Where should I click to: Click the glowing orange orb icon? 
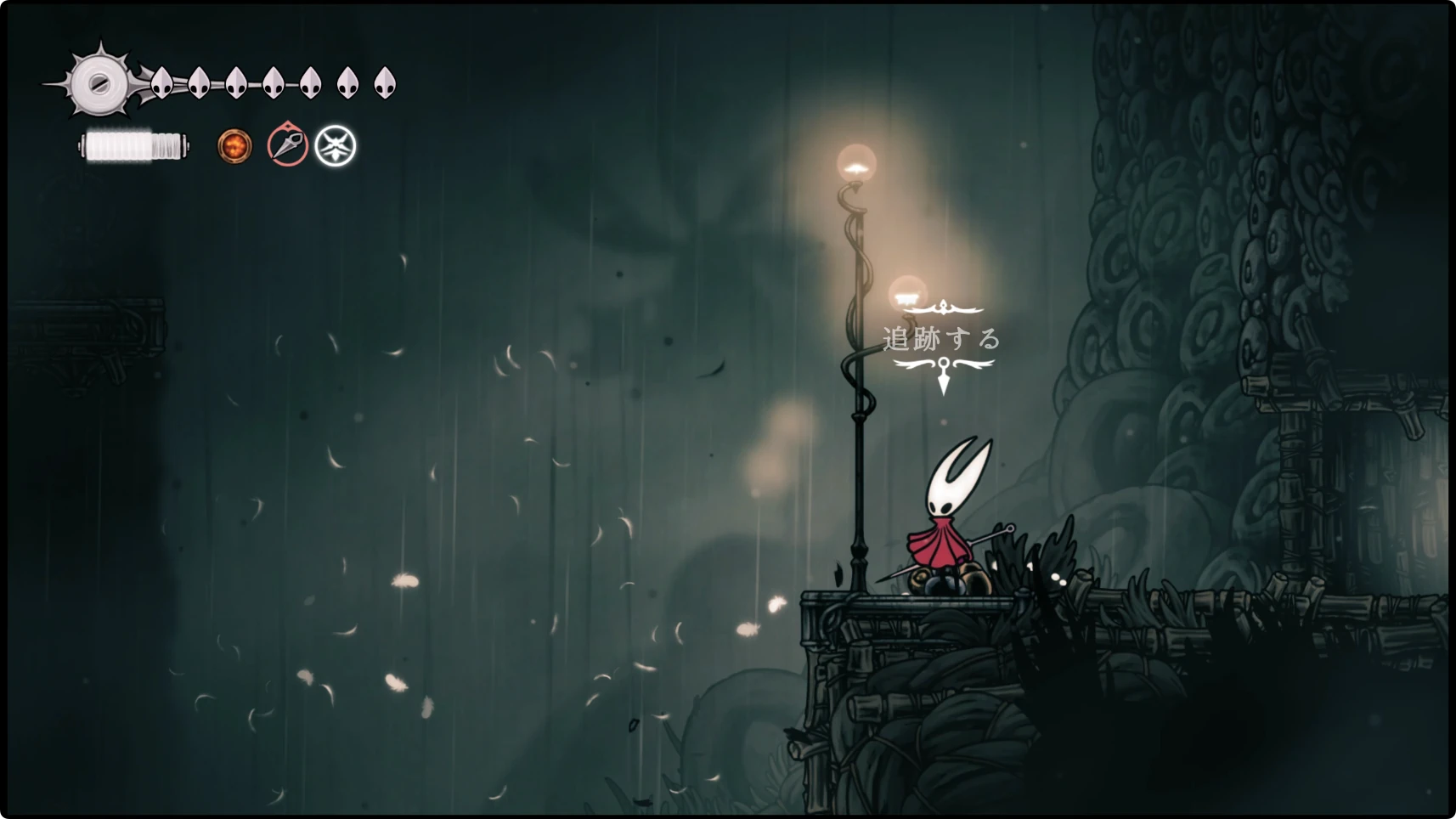234,146
